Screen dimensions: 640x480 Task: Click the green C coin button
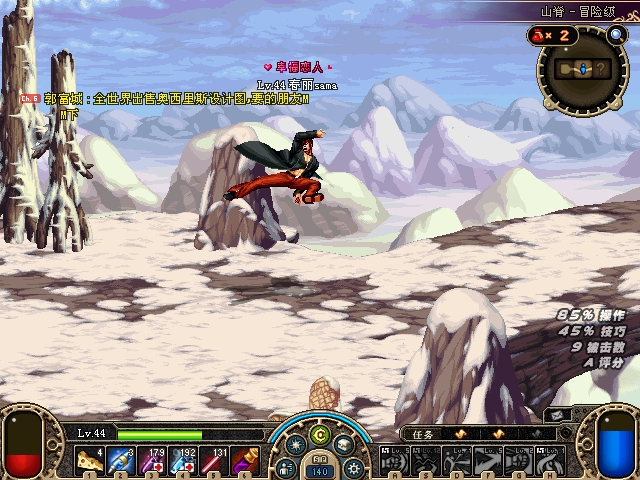319,434
